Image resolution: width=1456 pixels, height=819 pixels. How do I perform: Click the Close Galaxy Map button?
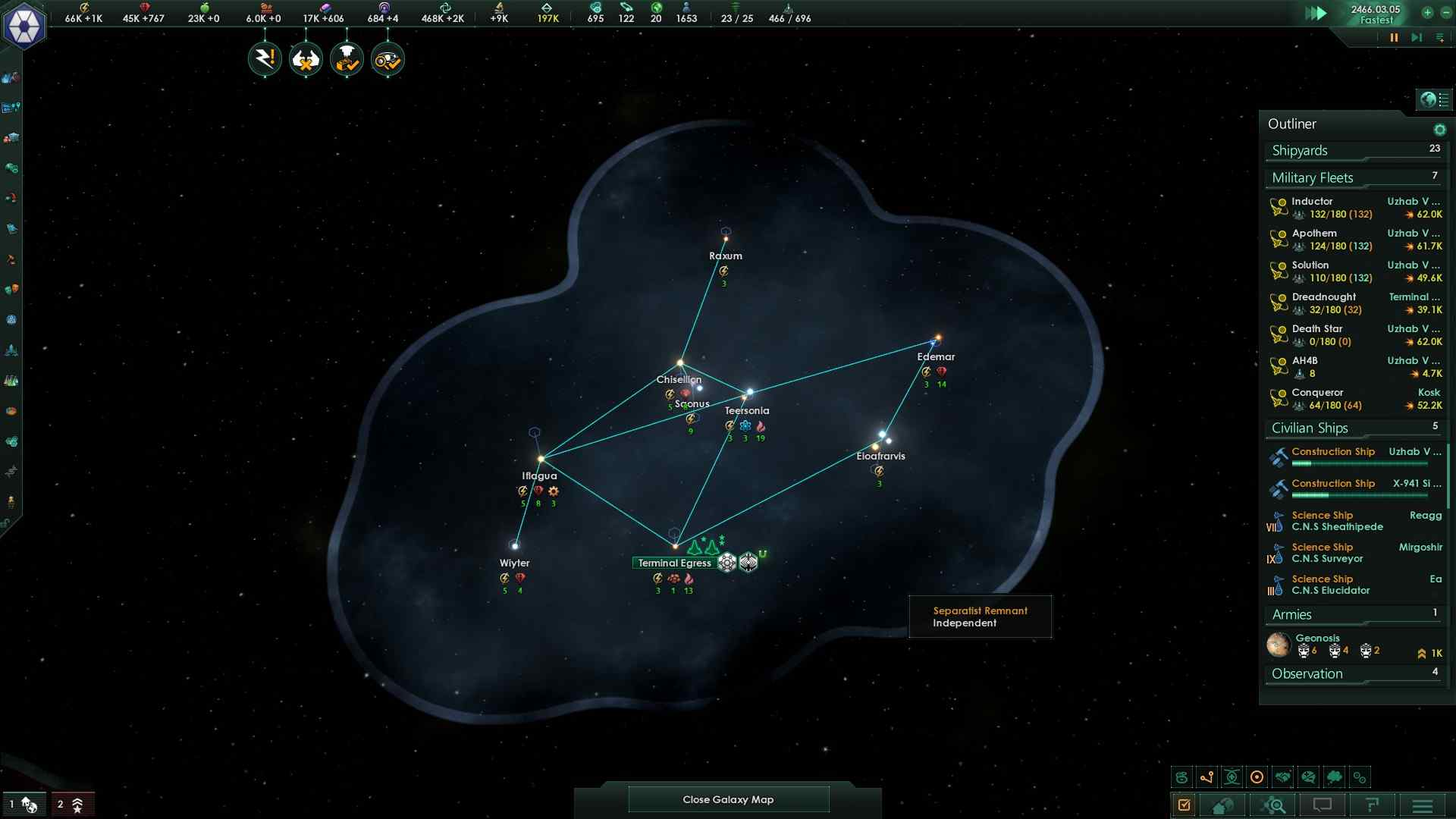click(x=727, y=799)
